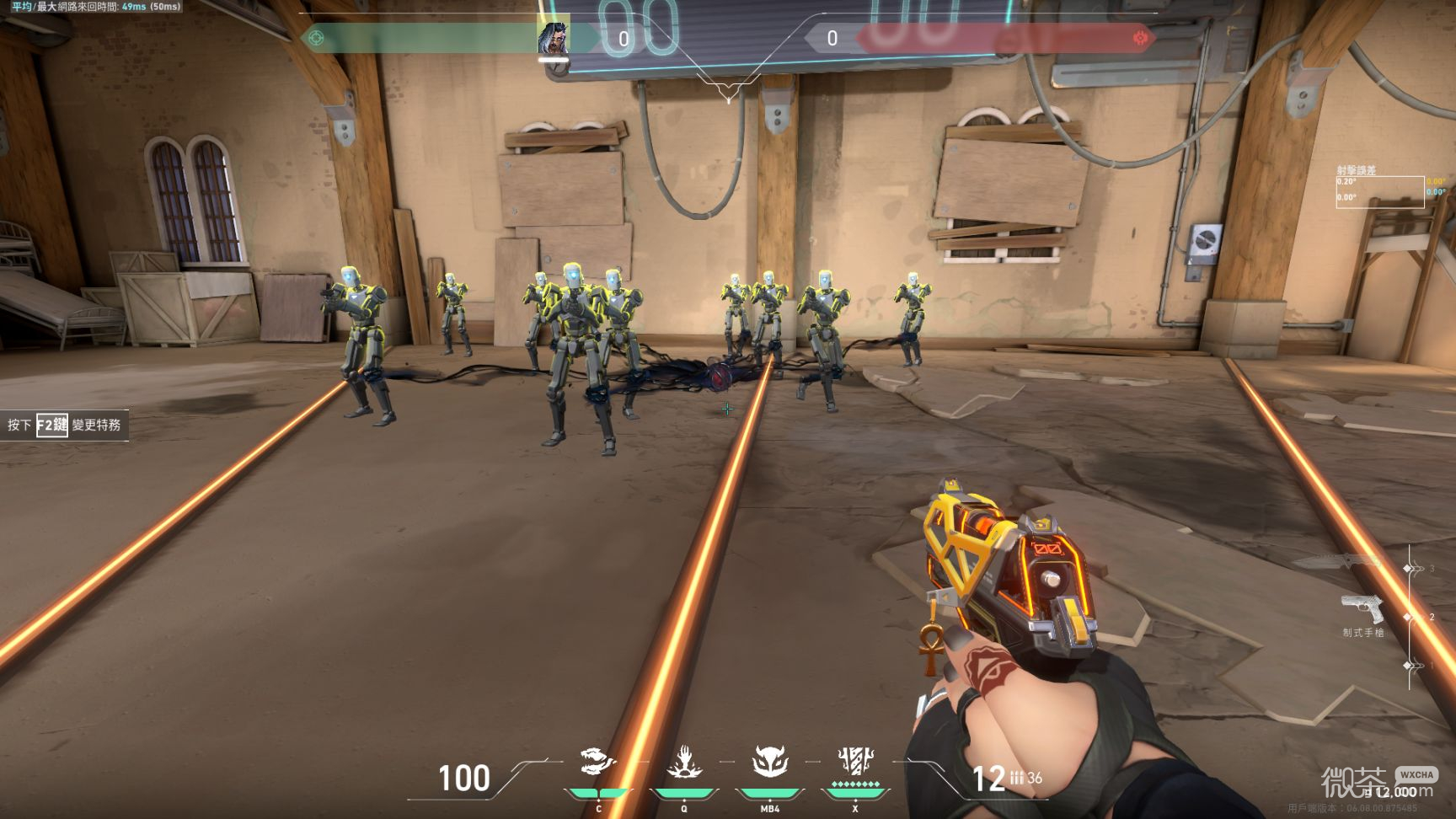
Task: Trigger the ultimate ability icon above X
Action: coord(855,761)
